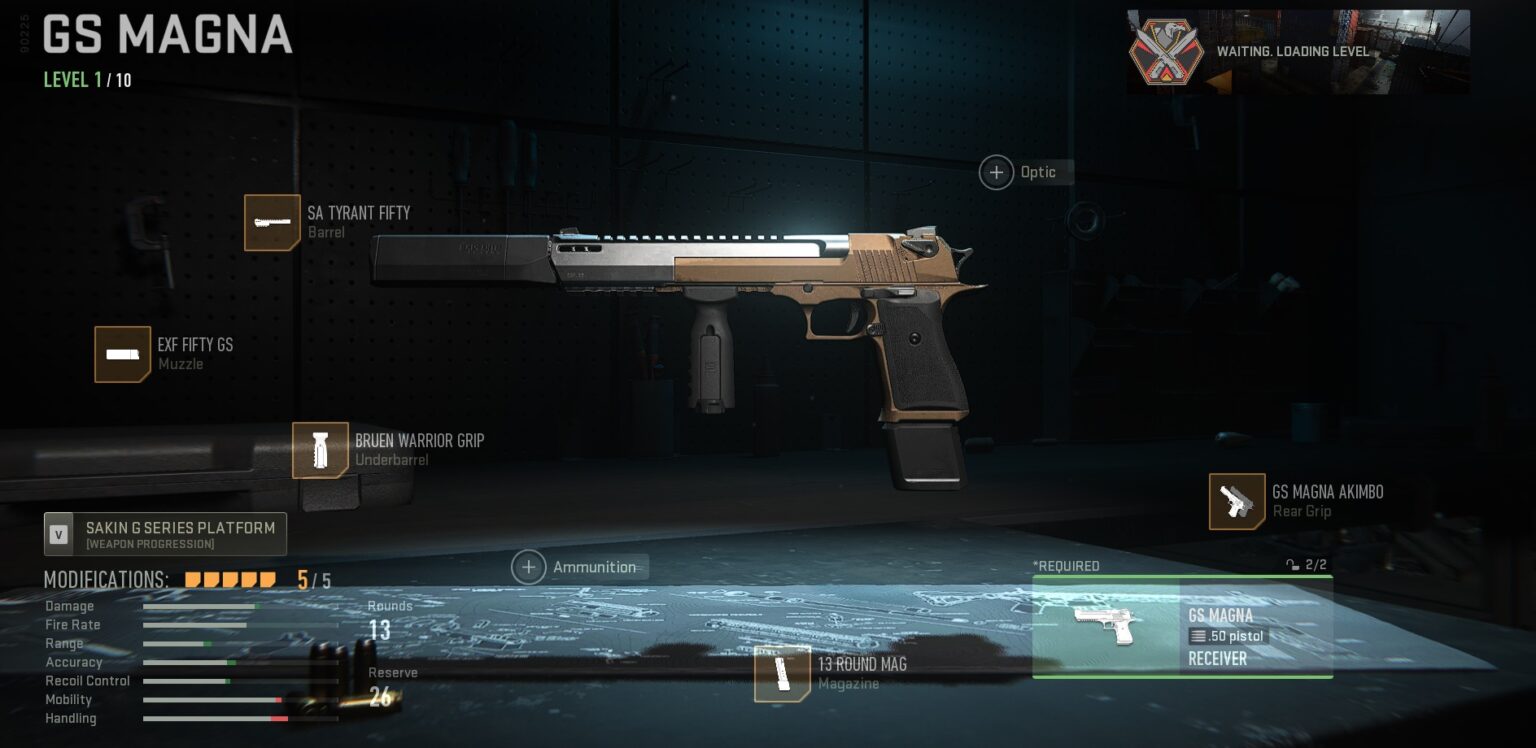The image size is (1536, 748).
Task: Select the Bruen Warrior Grip underbarrel icon
Action: point(320,452)
